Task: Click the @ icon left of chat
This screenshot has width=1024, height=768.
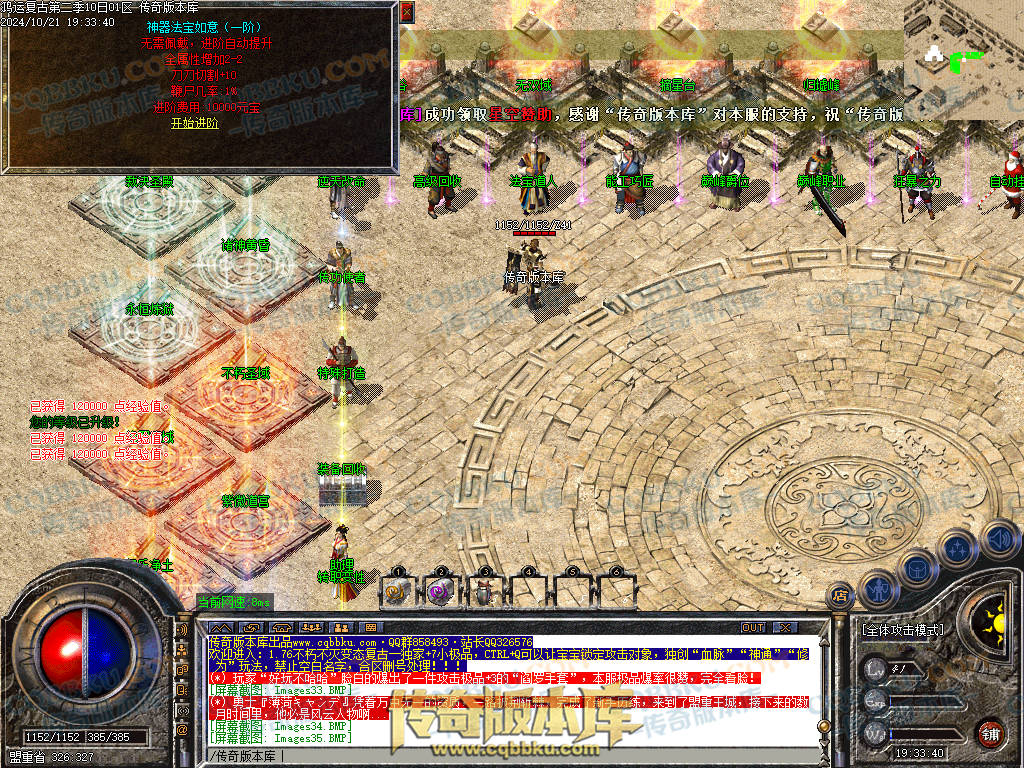Action: (x=182, y=731)
